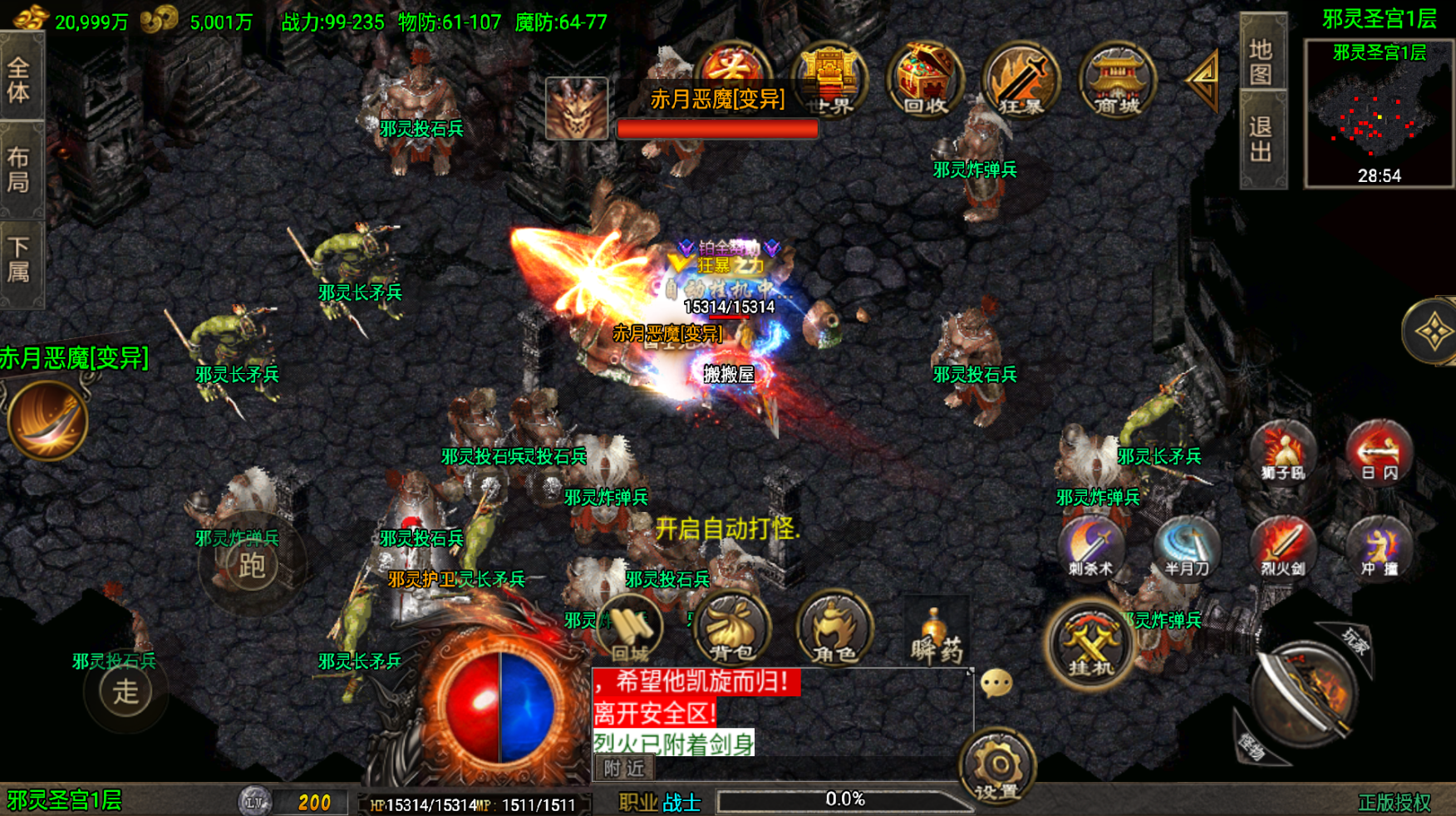Viewport: 1456px width, 816px height.
Task: Click the 退出 exit button
Action: coord(1262,140)
